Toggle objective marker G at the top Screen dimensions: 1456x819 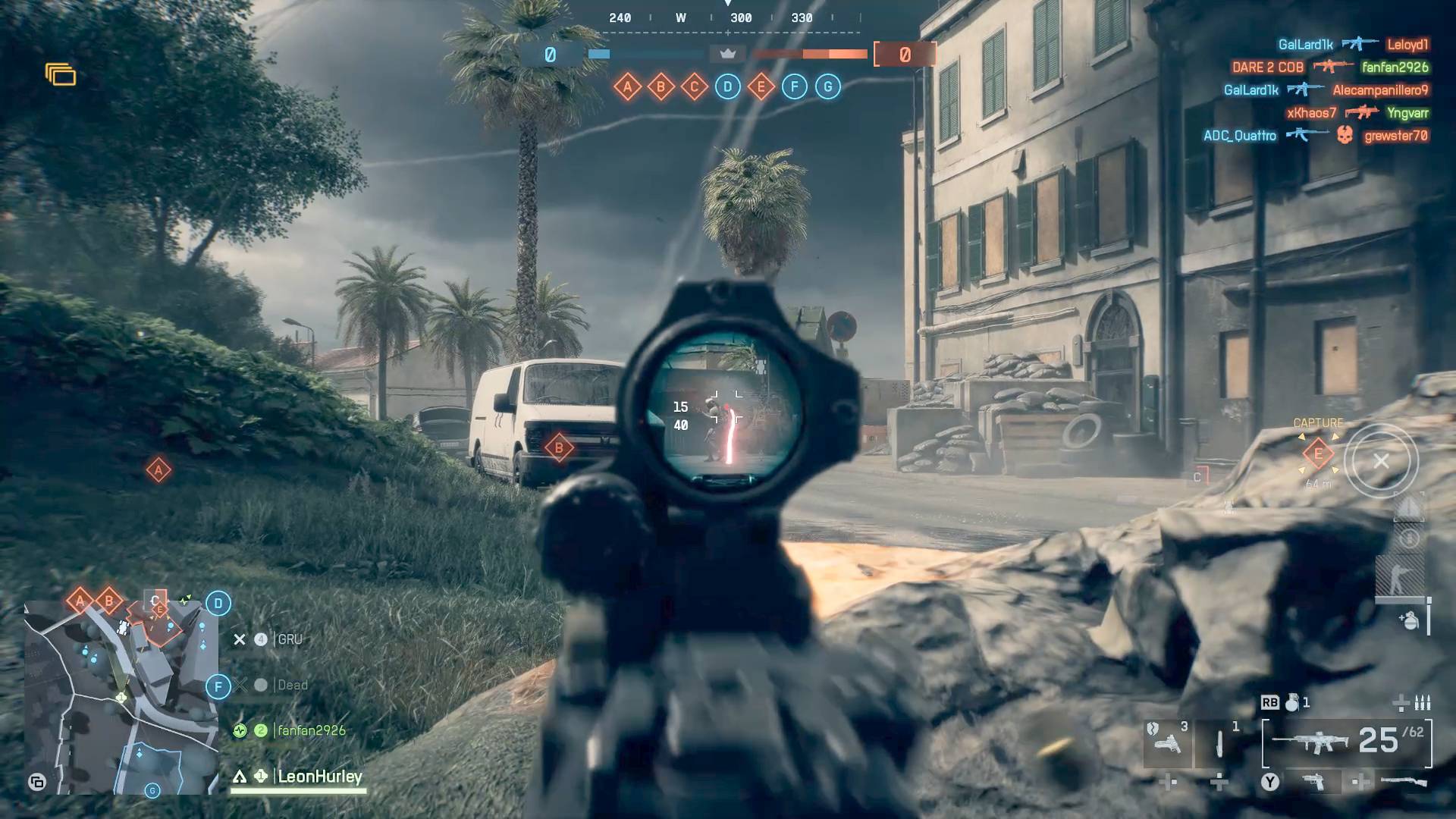(x=827, y=86)
